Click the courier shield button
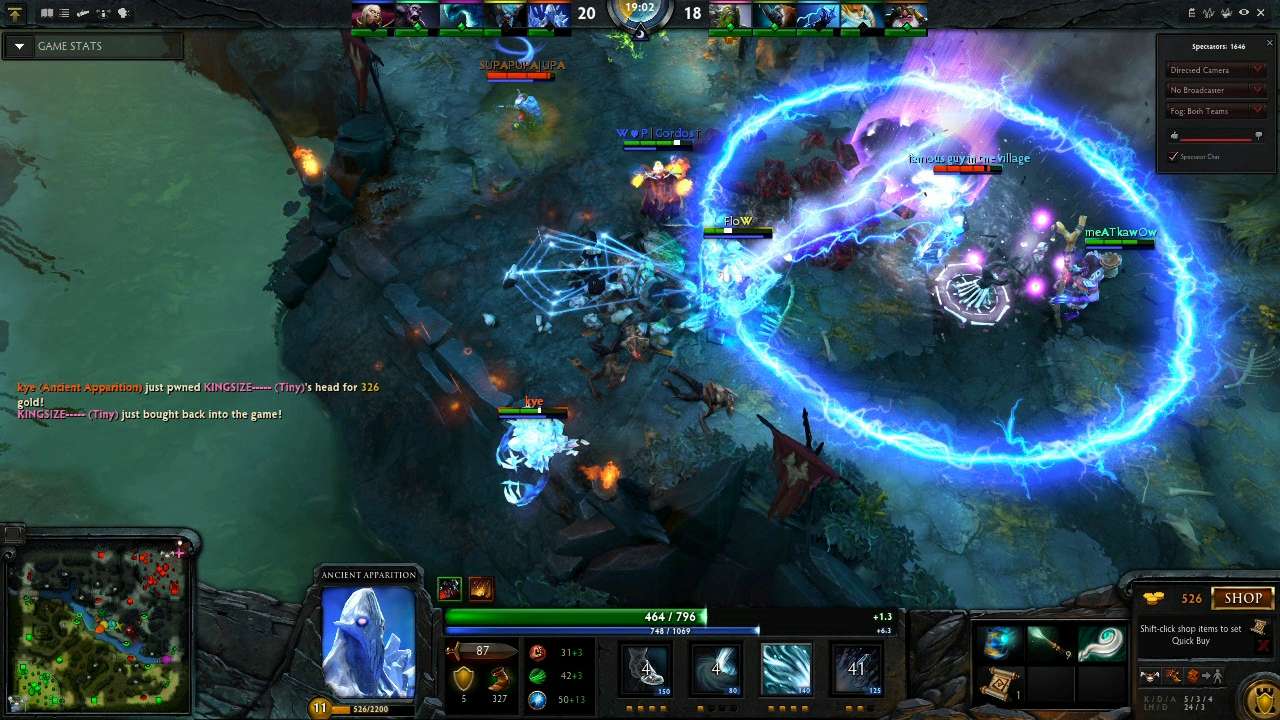 pos(1259,696)
